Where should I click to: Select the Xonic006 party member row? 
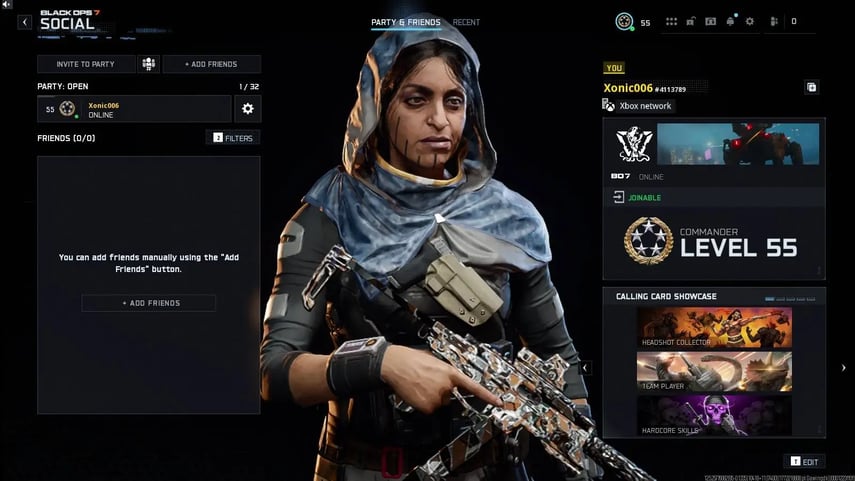click(134, 109)
